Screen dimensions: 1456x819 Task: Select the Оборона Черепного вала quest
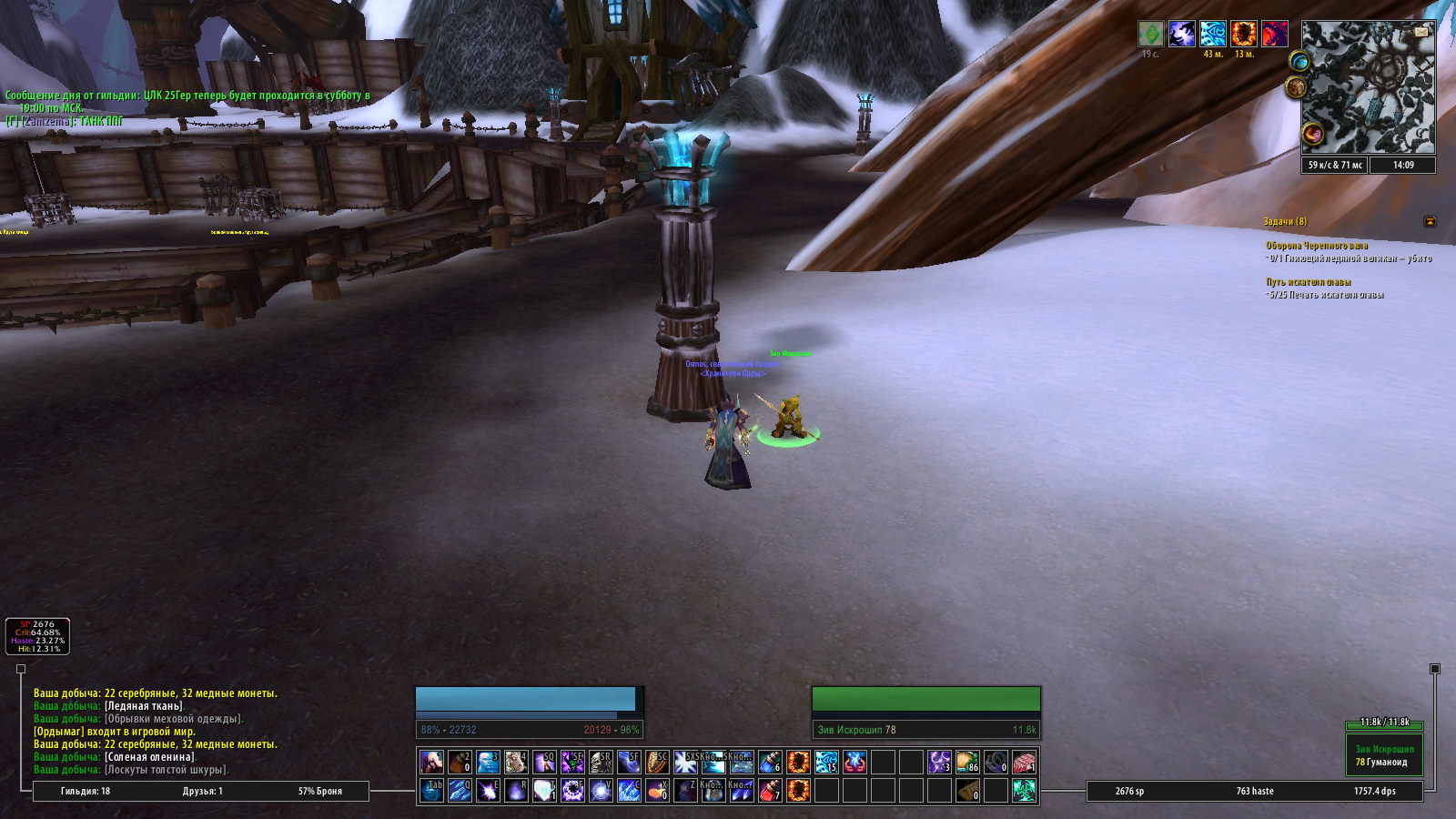tap(1316, 246)
